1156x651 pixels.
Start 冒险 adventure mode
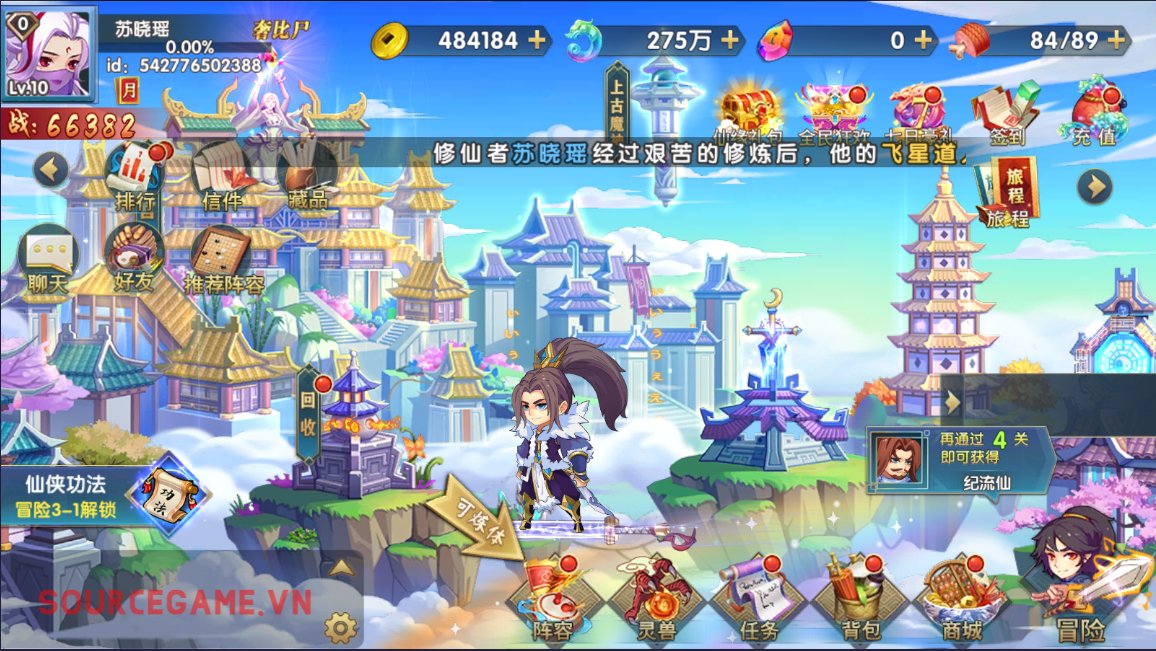pyautogui.click(x=1083, y=590)
